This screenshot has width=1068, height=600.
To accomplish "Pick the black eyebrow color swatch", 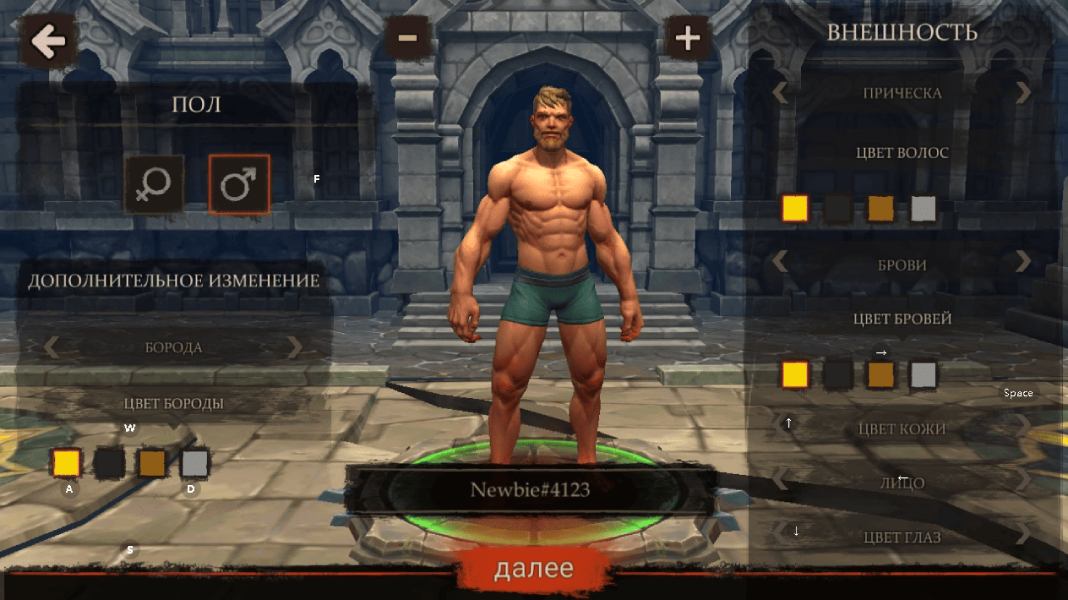I will click(x=838, y=375).
